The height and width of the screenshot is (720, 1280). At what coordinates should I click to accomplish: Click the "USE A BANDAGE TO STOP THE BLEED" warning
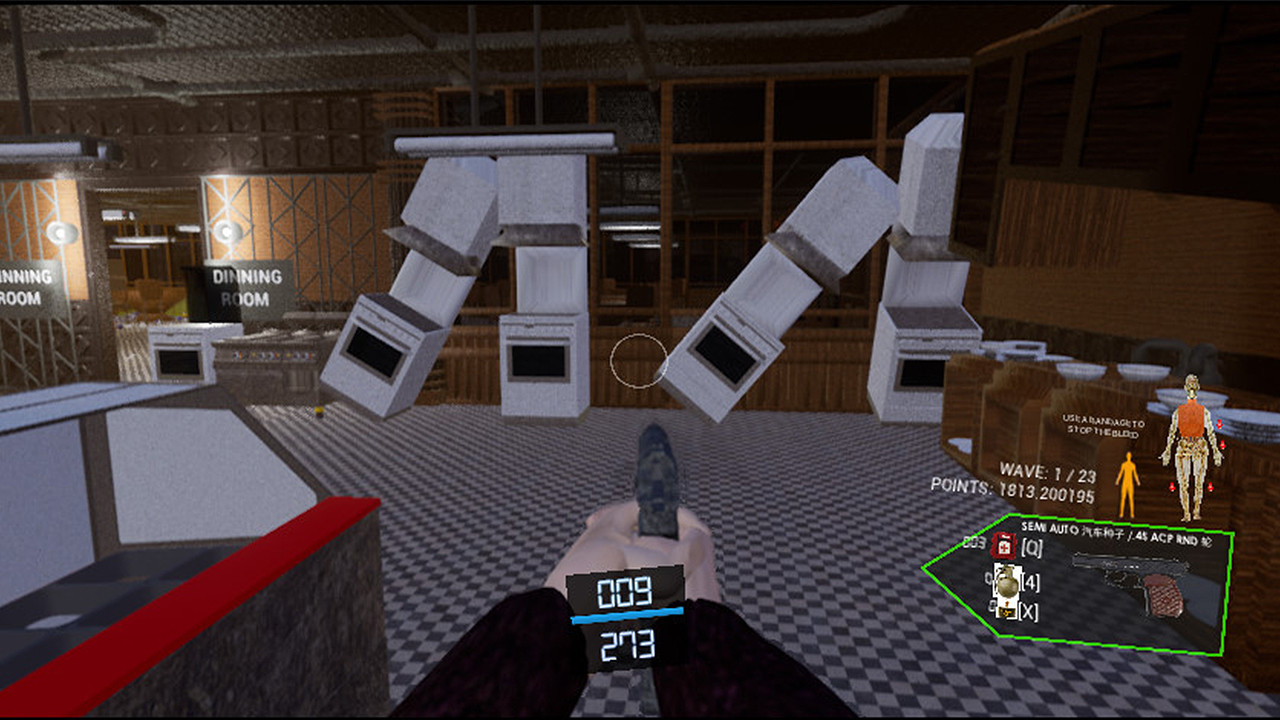click(1102, 427)
